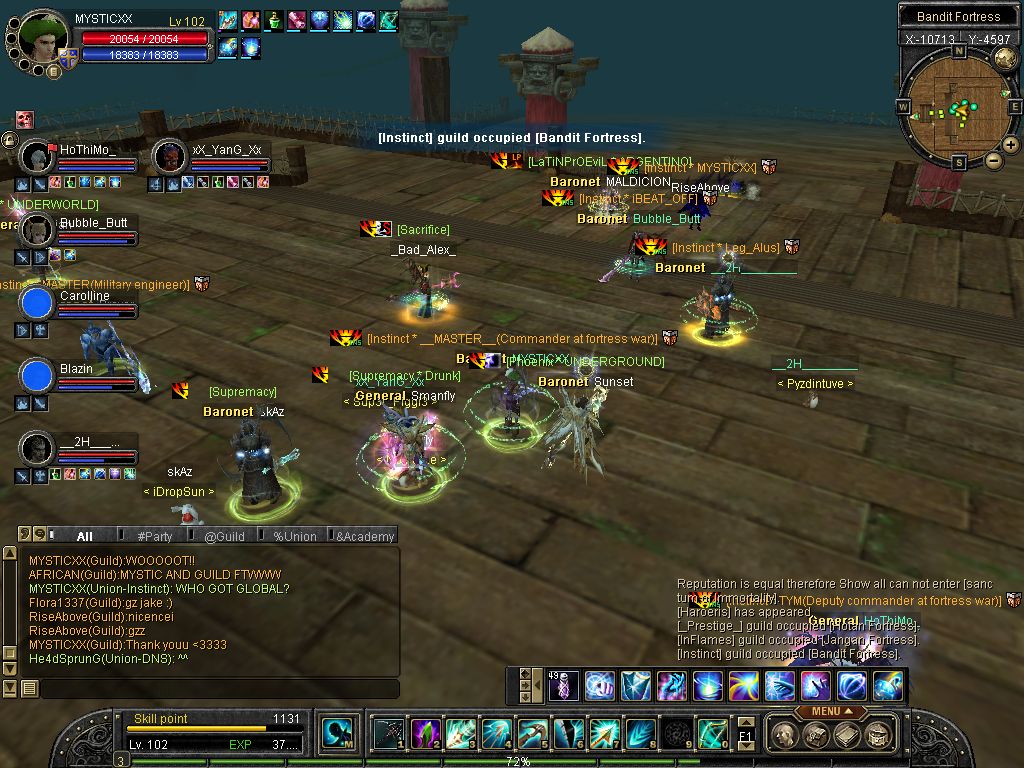Use the hotbar skill in slot 1
The image size is (1024, 768).
point(388,734)
